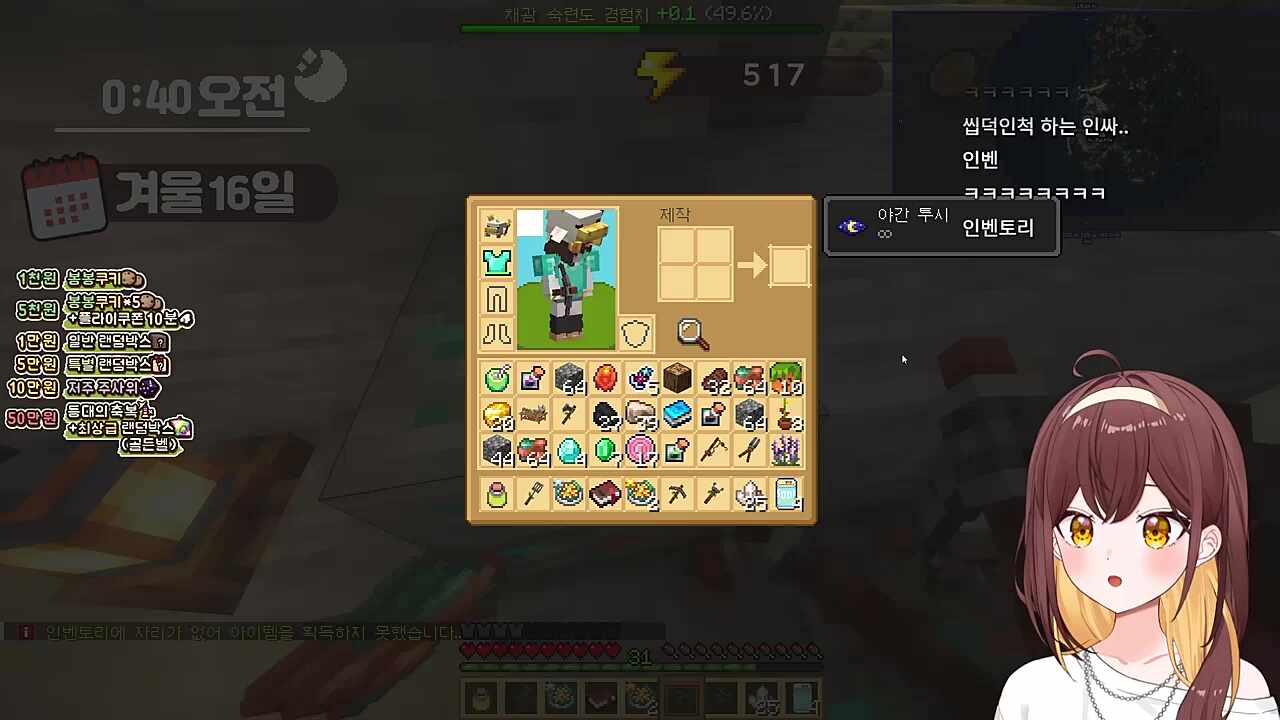Screen dimensions: 1280x720
Task: Click the empty leggings armor slot
Action: coord(497,298)
